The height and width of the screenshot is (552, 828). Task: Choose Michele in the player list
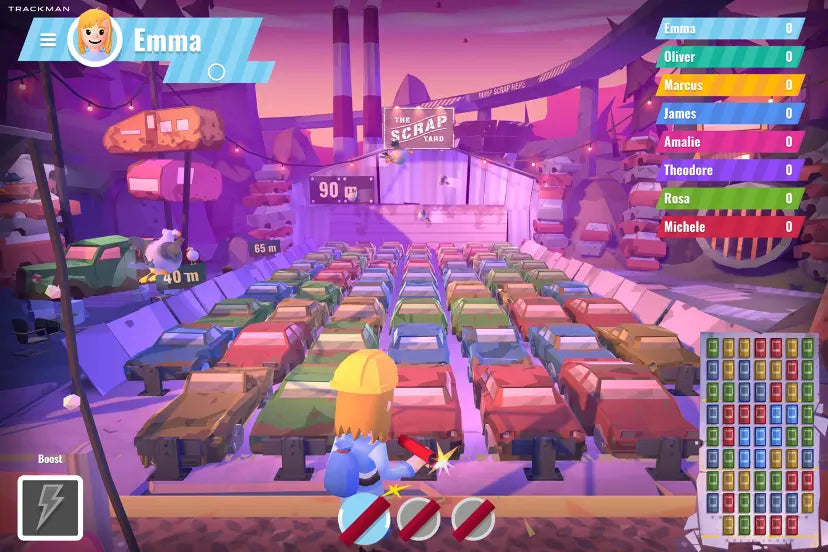(729, 227)
